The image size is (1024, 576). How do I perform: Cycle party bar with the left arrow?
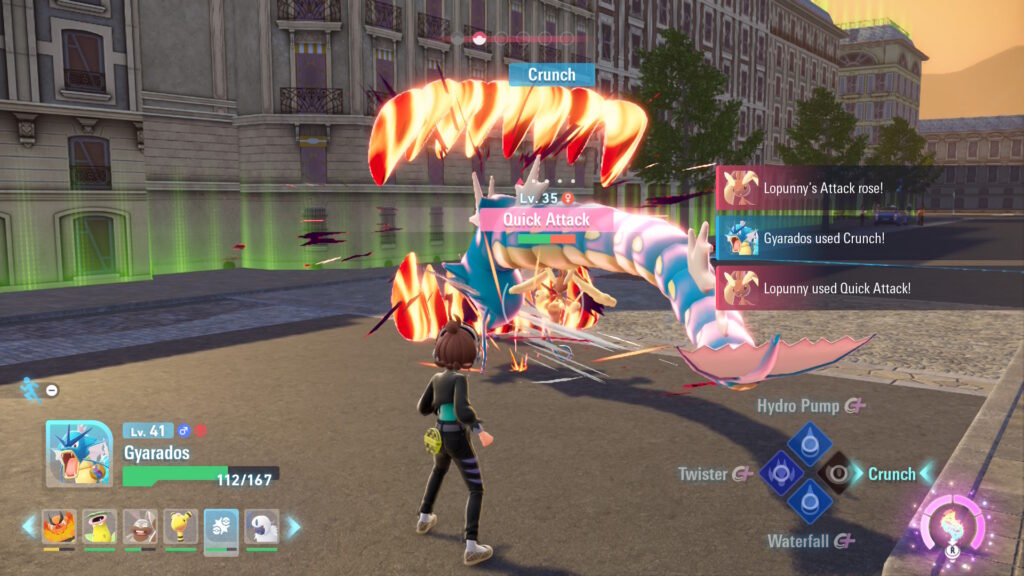pyautogui.click(x=29, y=526)
